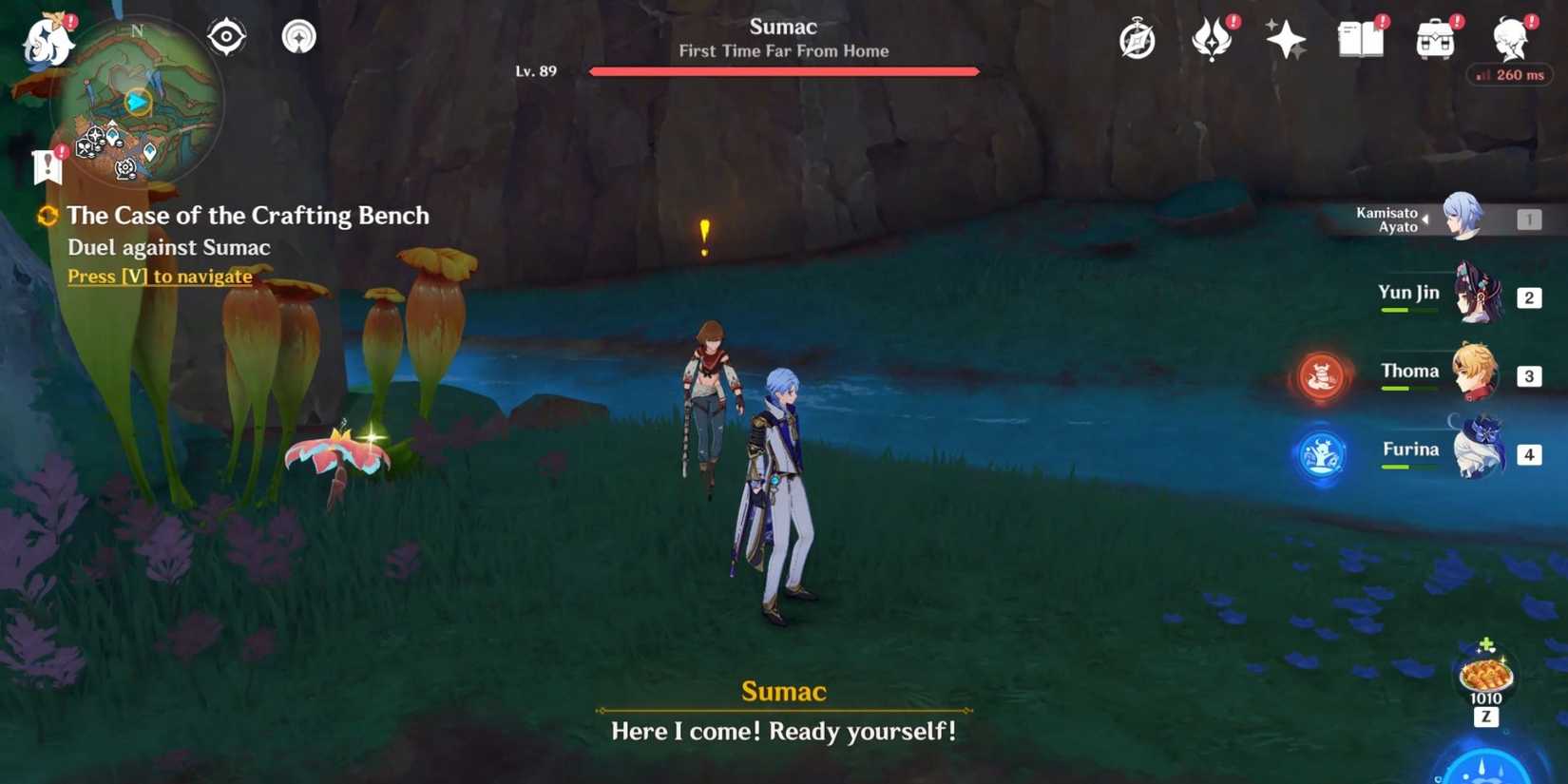Select quest The Case of the Crafting Bench
1568x784 pixels.
click(249, 216)
